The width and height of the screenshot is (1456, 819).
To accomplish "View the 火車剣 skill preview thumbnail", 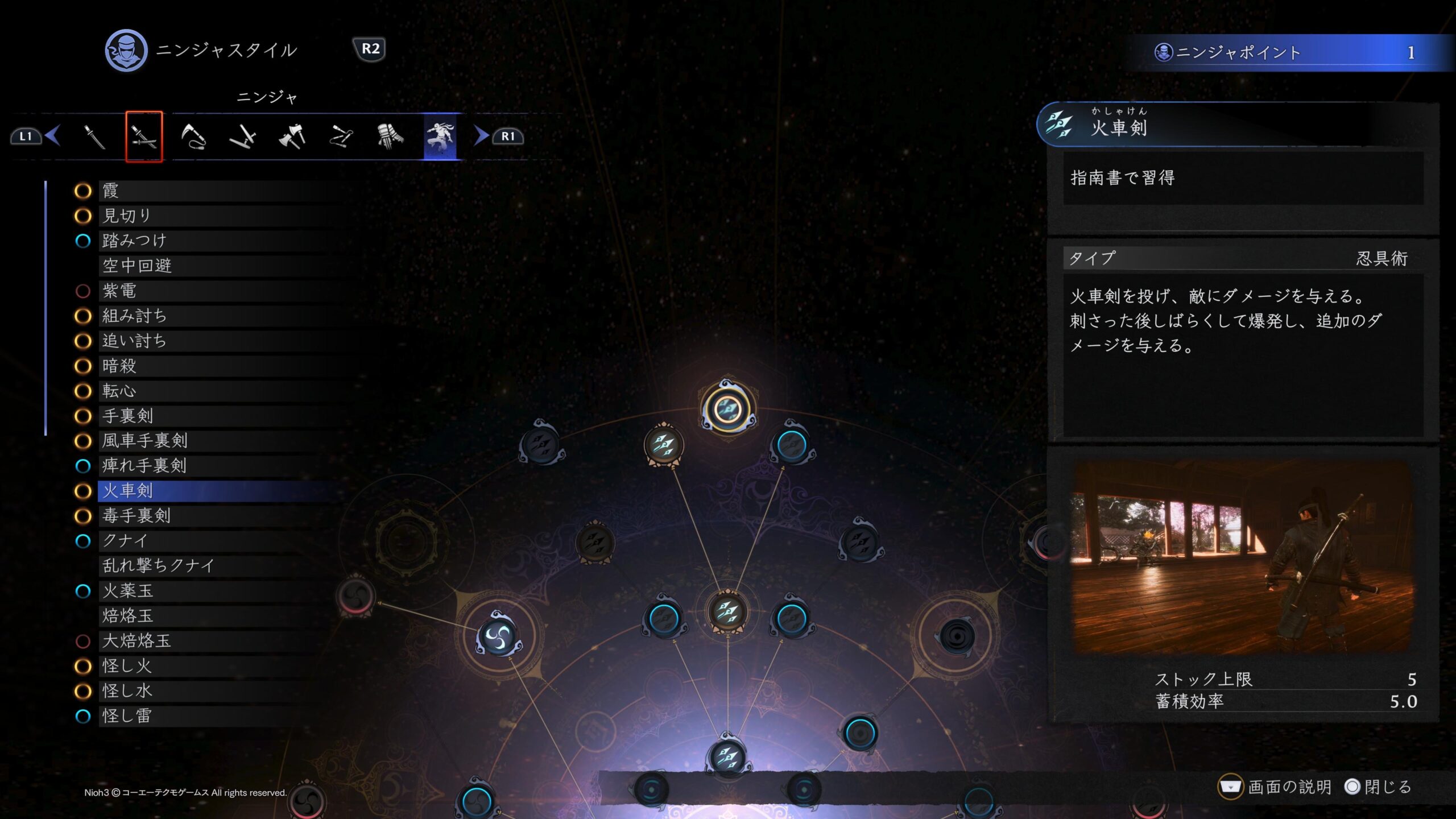I will (1242, 557).
